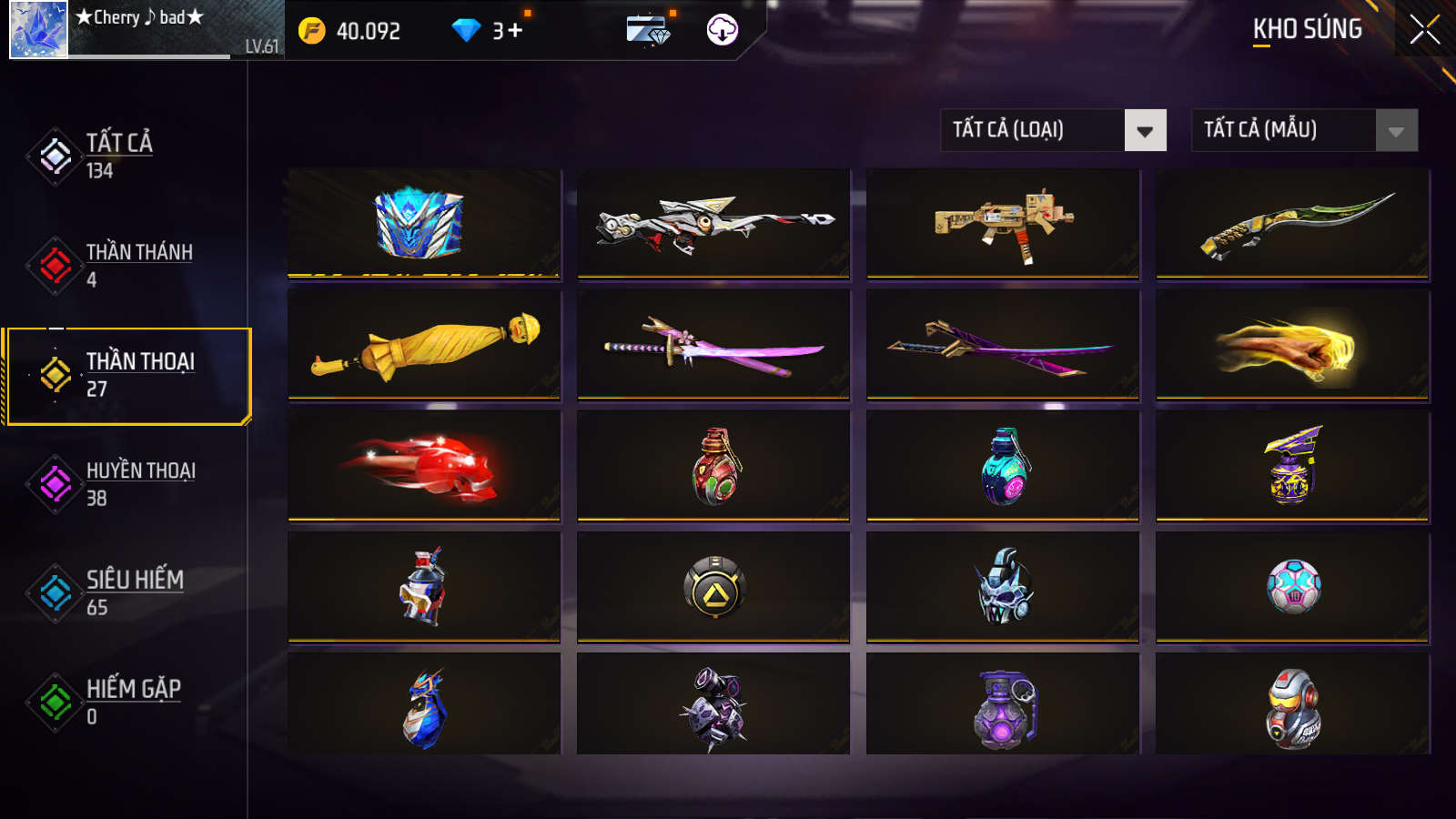Select the green curved blade skin
Screen dimensions: 1456x819
tap(1292, 223)
